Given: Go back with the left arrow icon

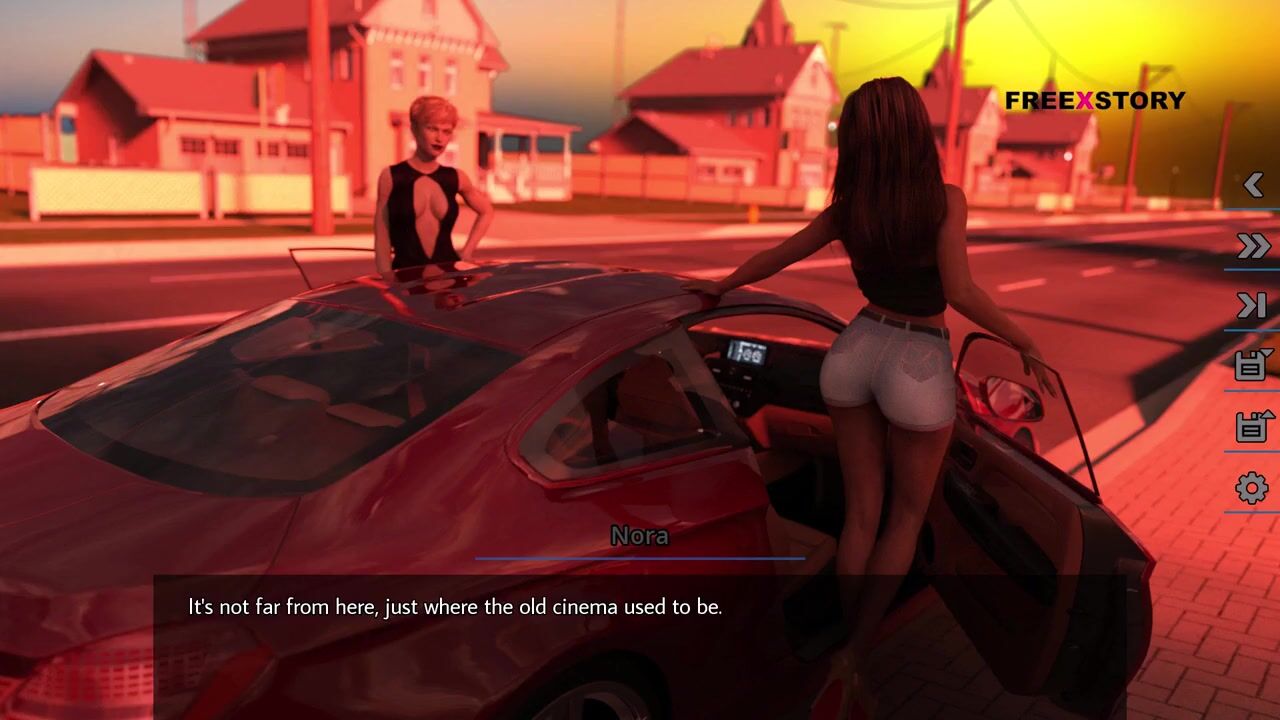Looking at the screenshot, I should click(x=1253, y=185).
